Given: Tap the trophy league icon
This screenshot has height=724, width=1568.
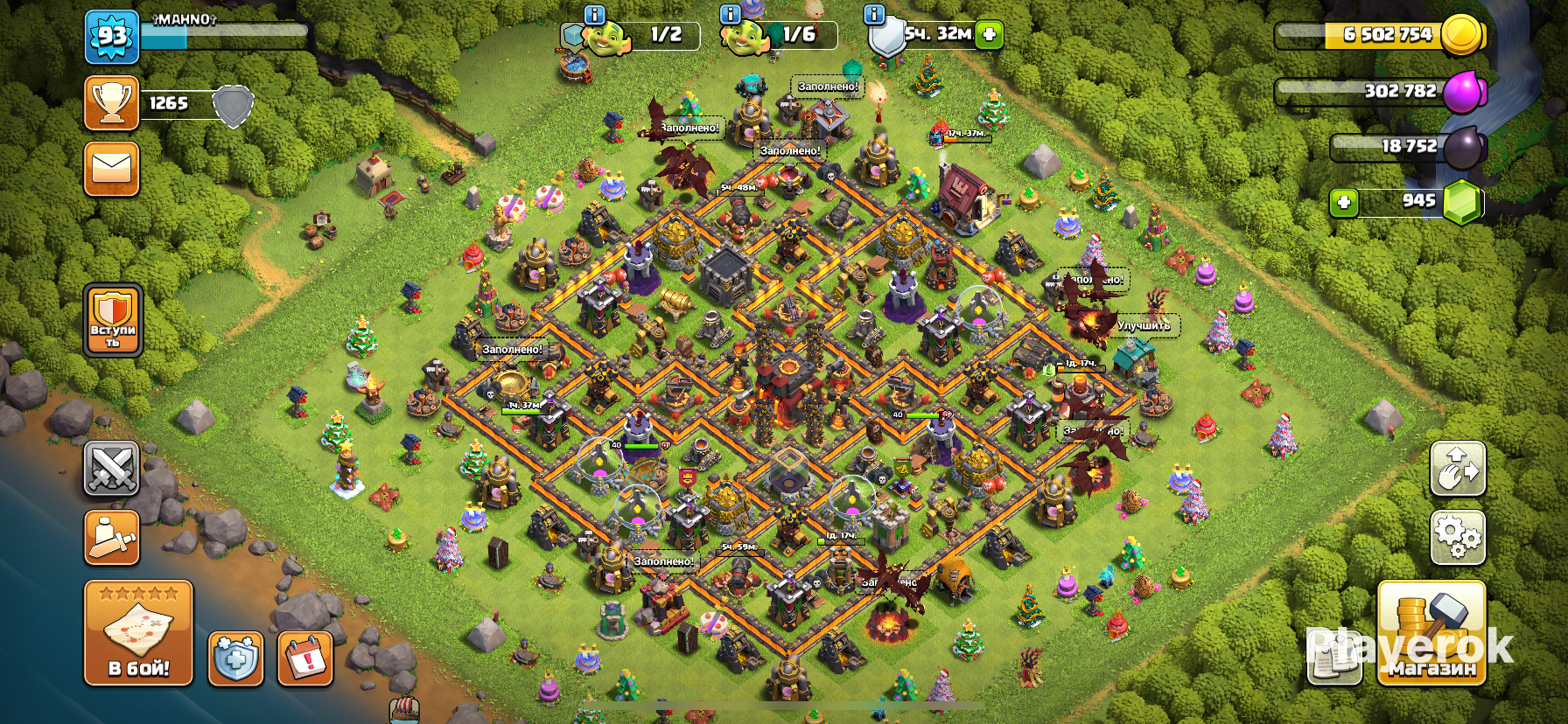Looking at the screenshot, I should pyautogui.click(x=112, y=103).
